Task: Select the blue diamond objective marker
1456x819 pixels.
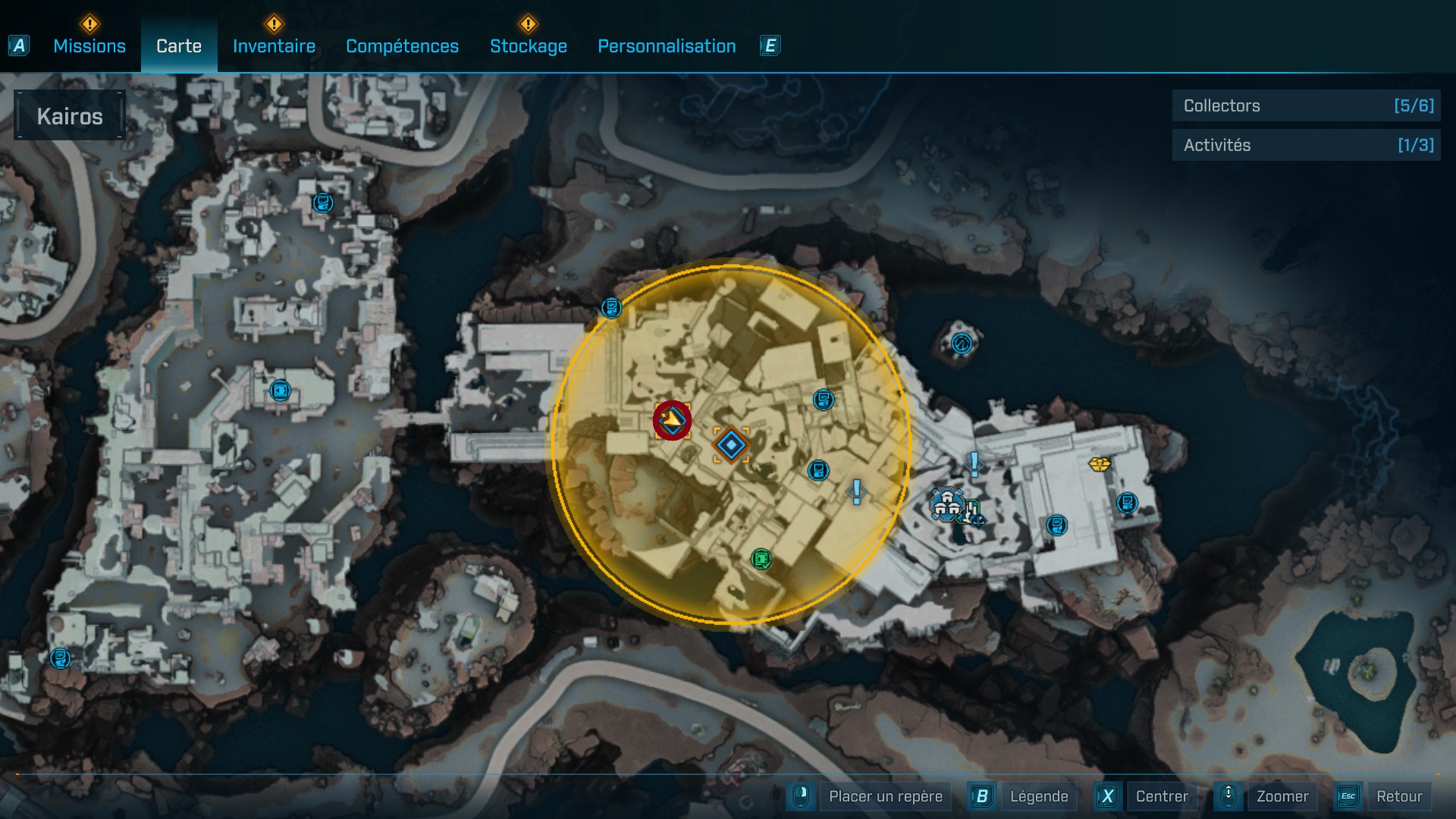Action: [x=731, y=445]
